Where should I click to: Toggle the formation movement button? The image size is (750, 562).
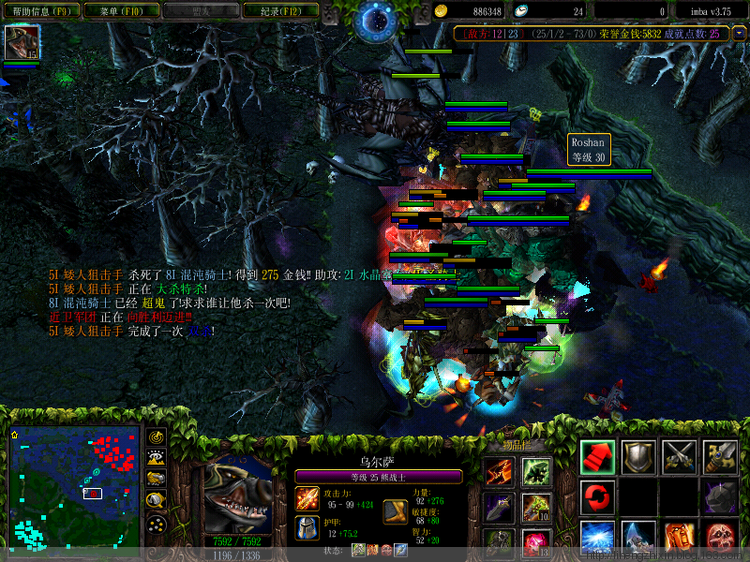(157, 524)
